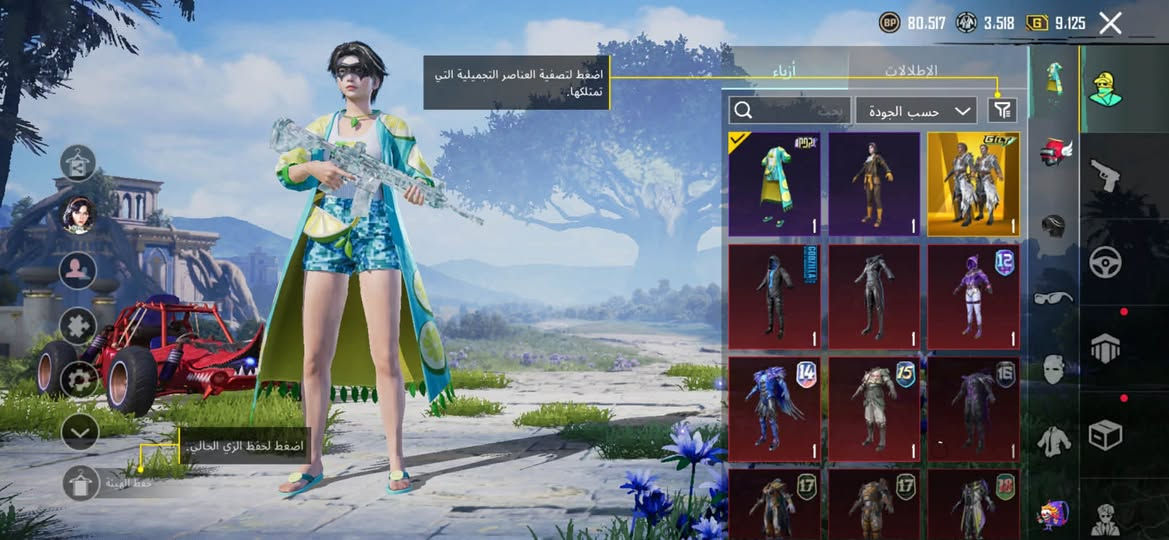
Task: Open the pistol weapons category
Action: coord(1105,174)
